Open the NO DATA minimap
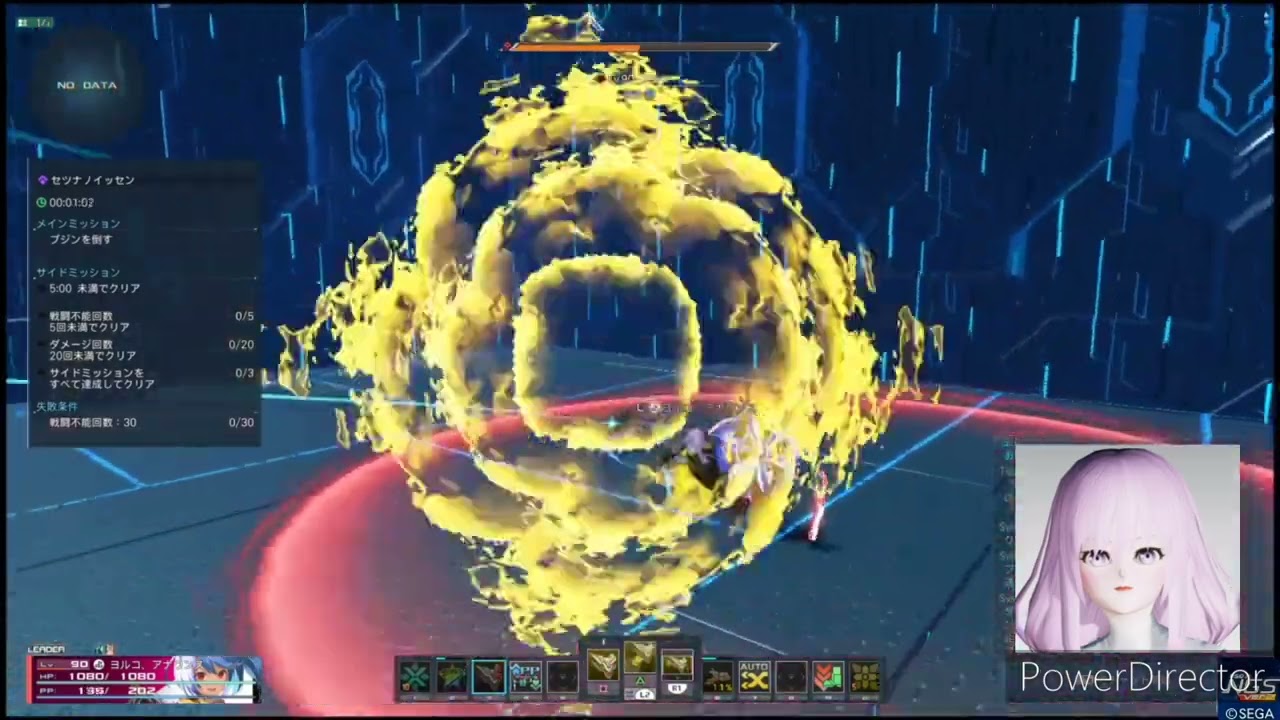This screenshot has width=1280, height=720. coord(87,86)
